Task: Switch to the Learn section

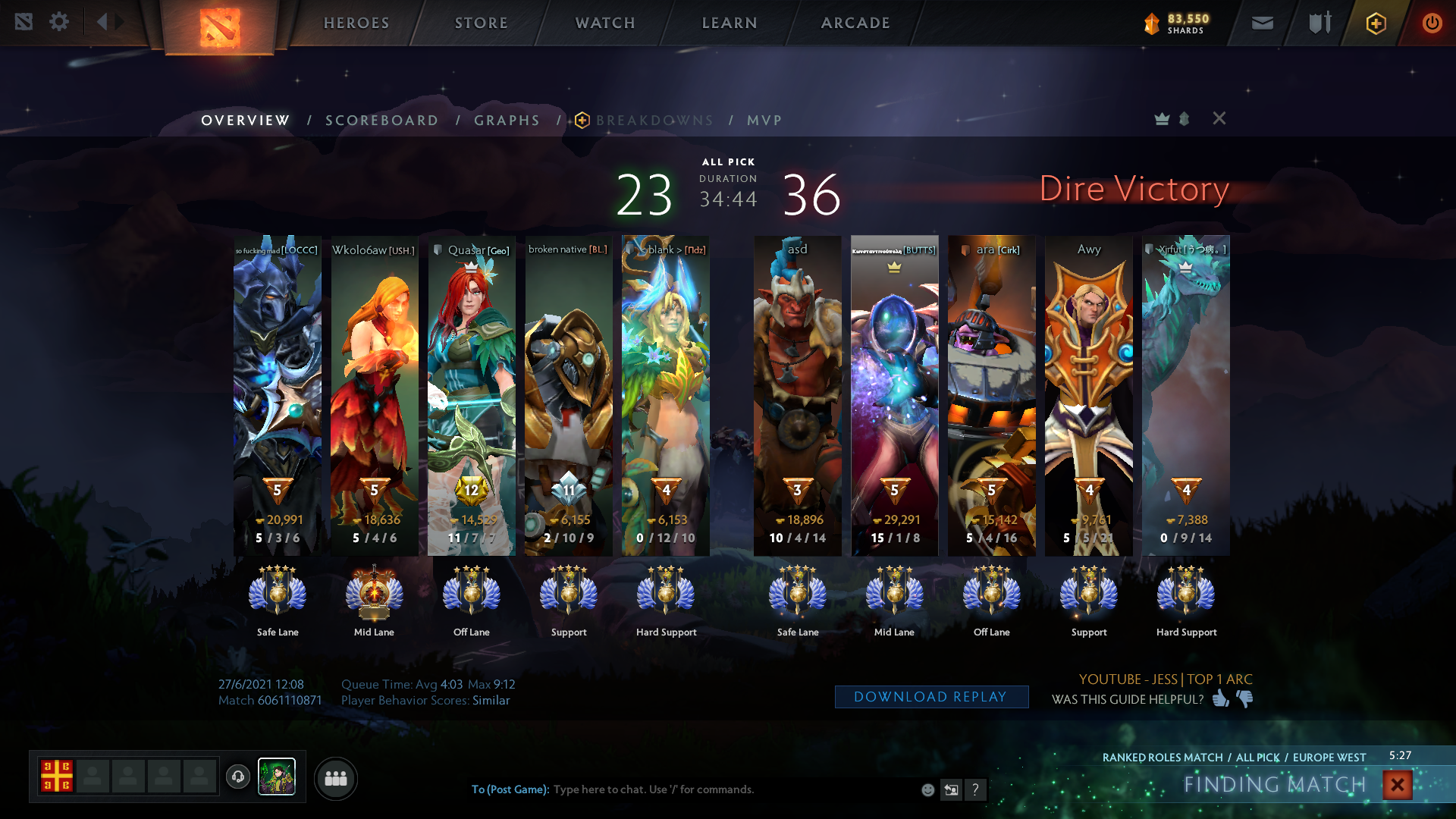Action: pos(730,23)
